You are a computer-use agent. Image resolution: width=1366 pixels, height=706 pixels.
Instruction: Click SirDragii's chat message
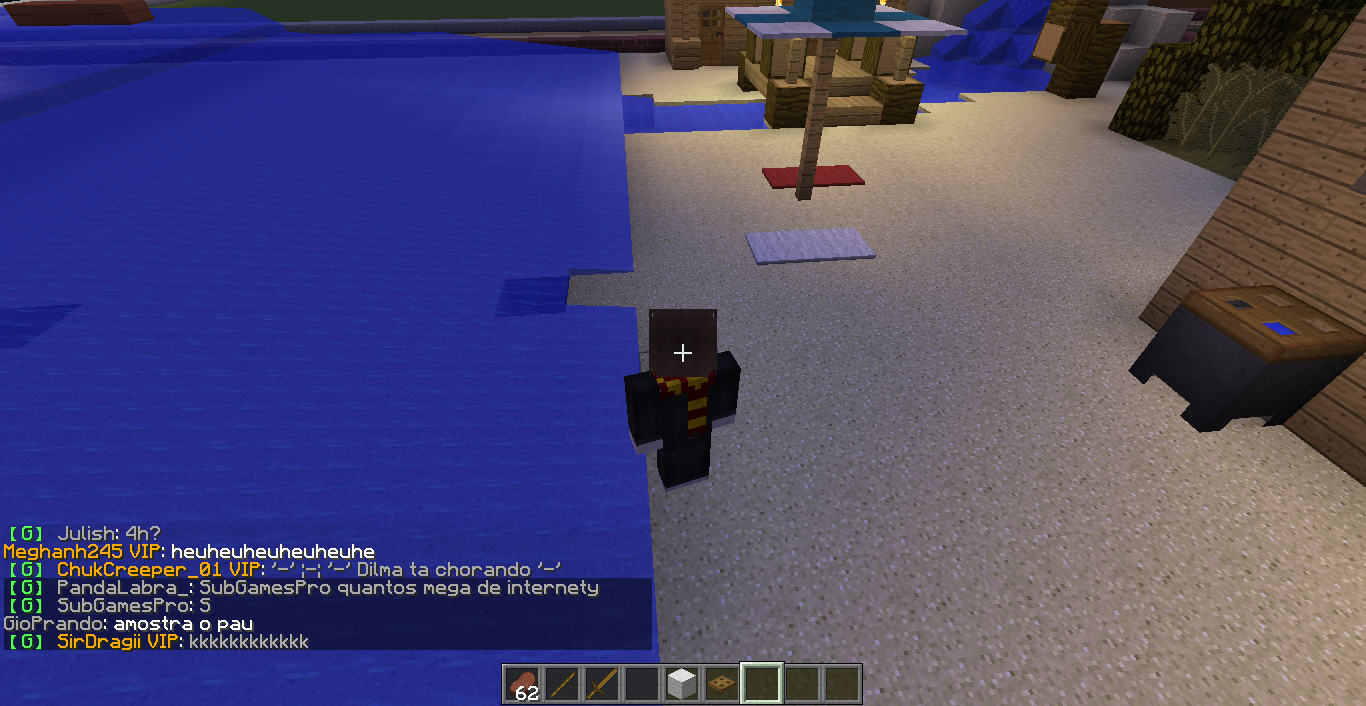click(x=250, y=642)
